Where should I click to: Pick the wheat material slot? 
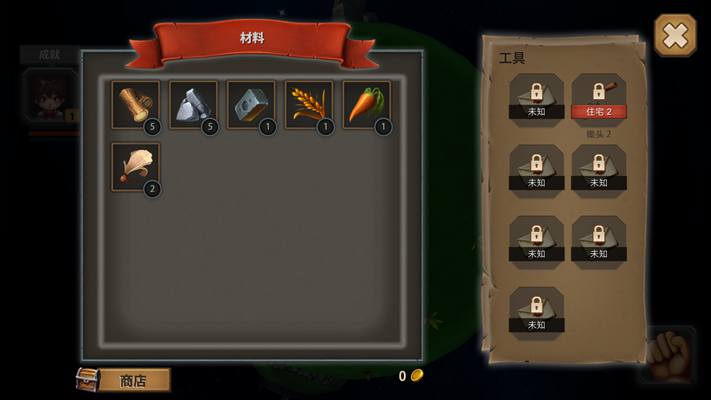(x=309, y=105)
